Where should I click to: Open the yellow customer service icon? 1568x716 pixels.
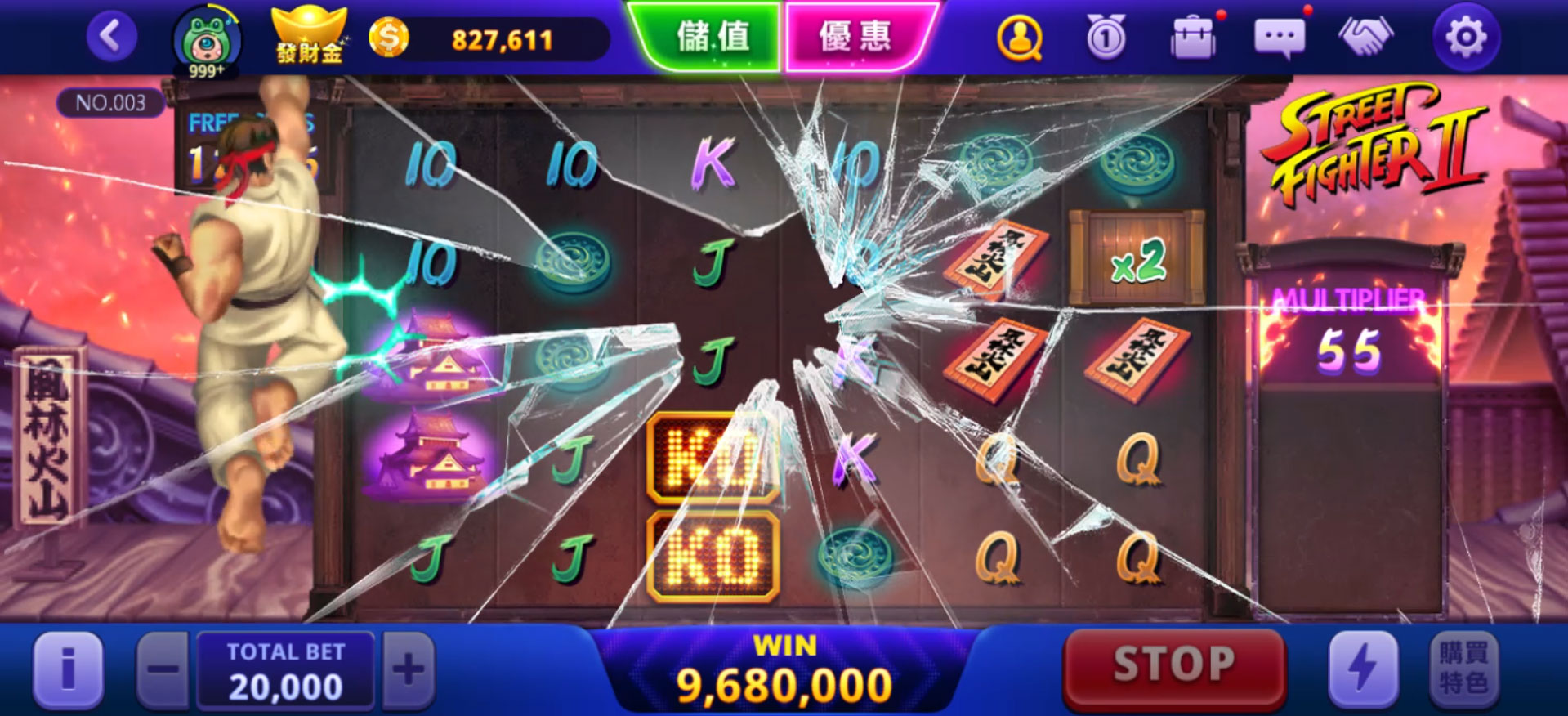tap(1019, 38)
